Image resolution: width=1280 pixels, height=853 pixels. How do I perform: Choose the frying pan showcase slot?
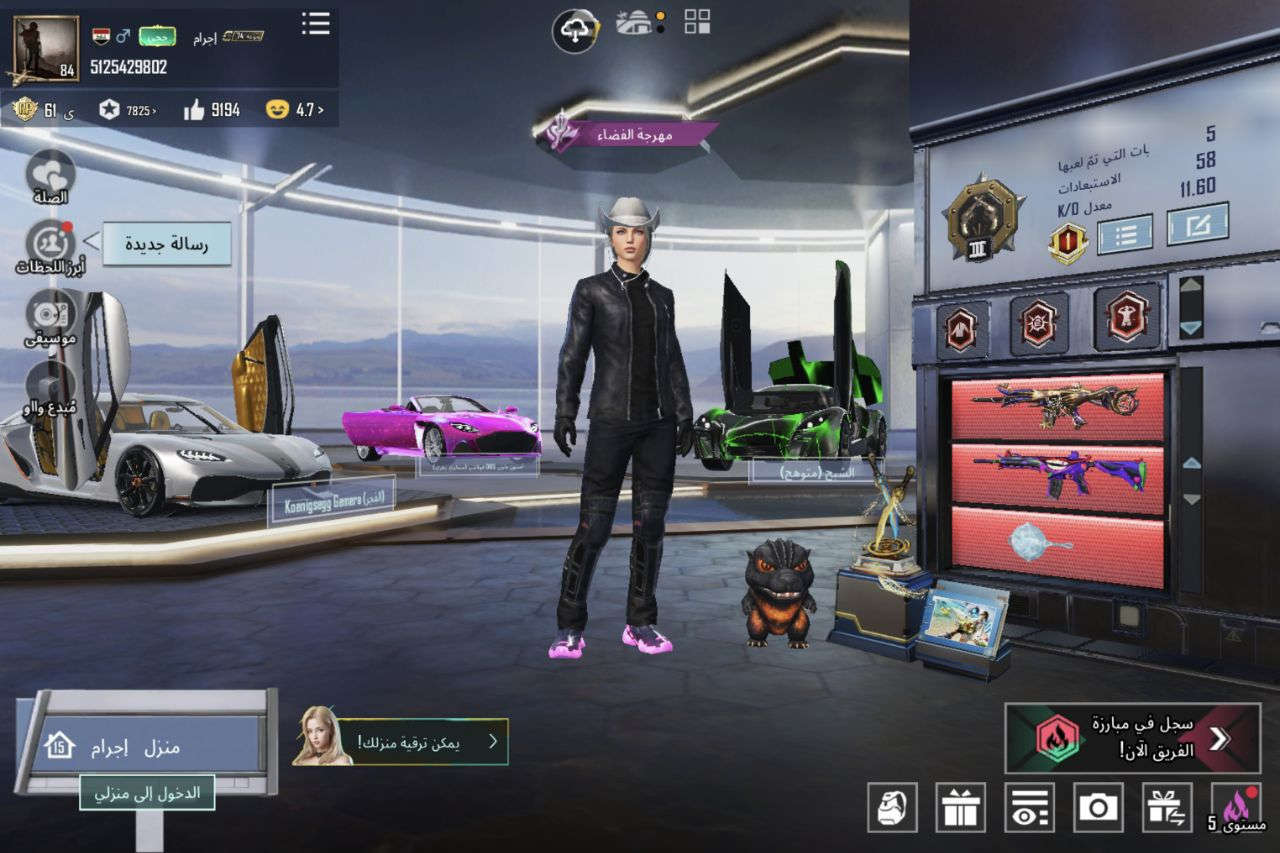[x=1057, y=546]
